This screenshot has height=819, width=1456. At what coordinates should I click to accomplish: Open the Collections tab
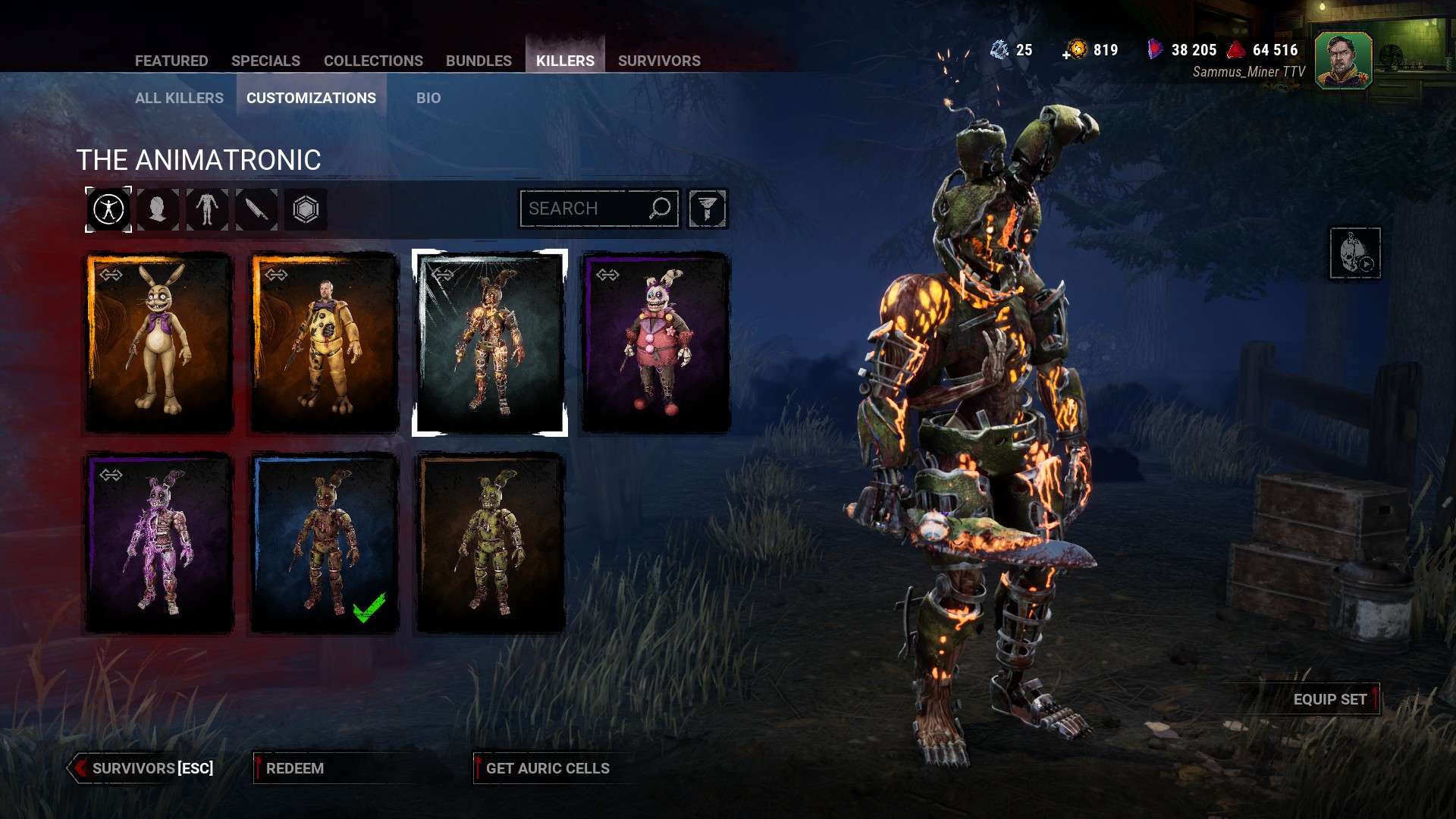(x=373, y=61)
